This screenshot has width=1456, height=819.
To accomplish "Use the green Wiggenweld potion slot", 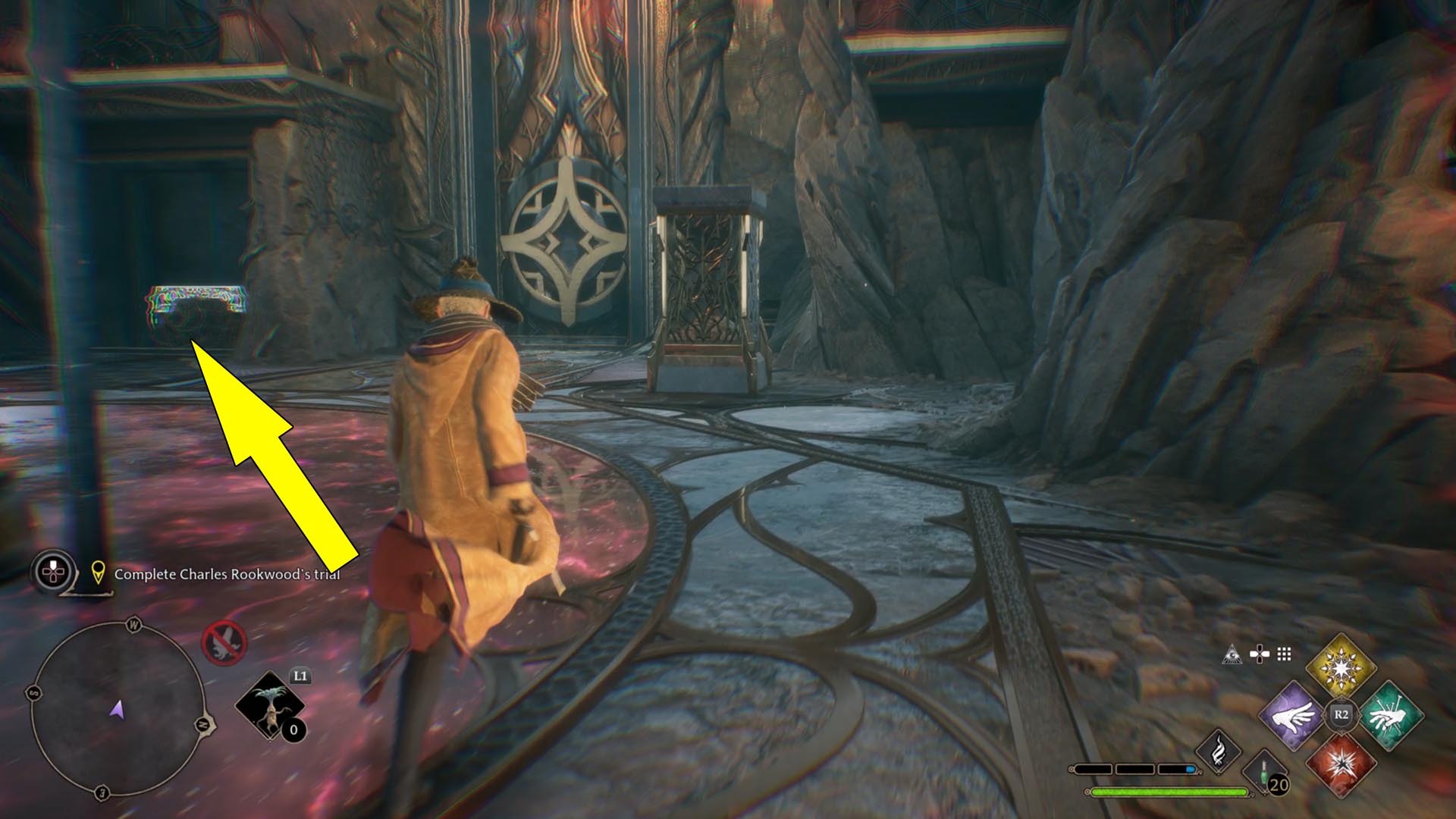I will tap(1266, 773).
